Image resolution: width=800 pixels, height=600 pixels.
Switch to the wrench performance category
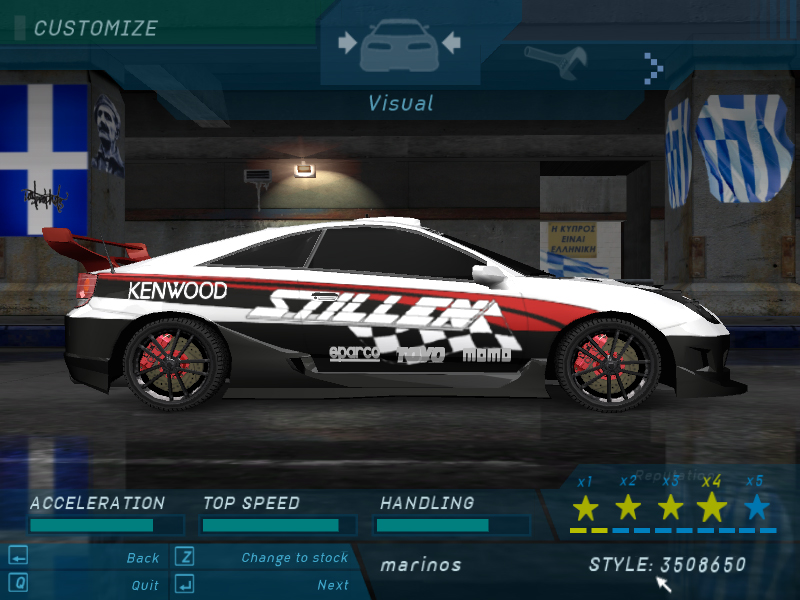(555, 62)
